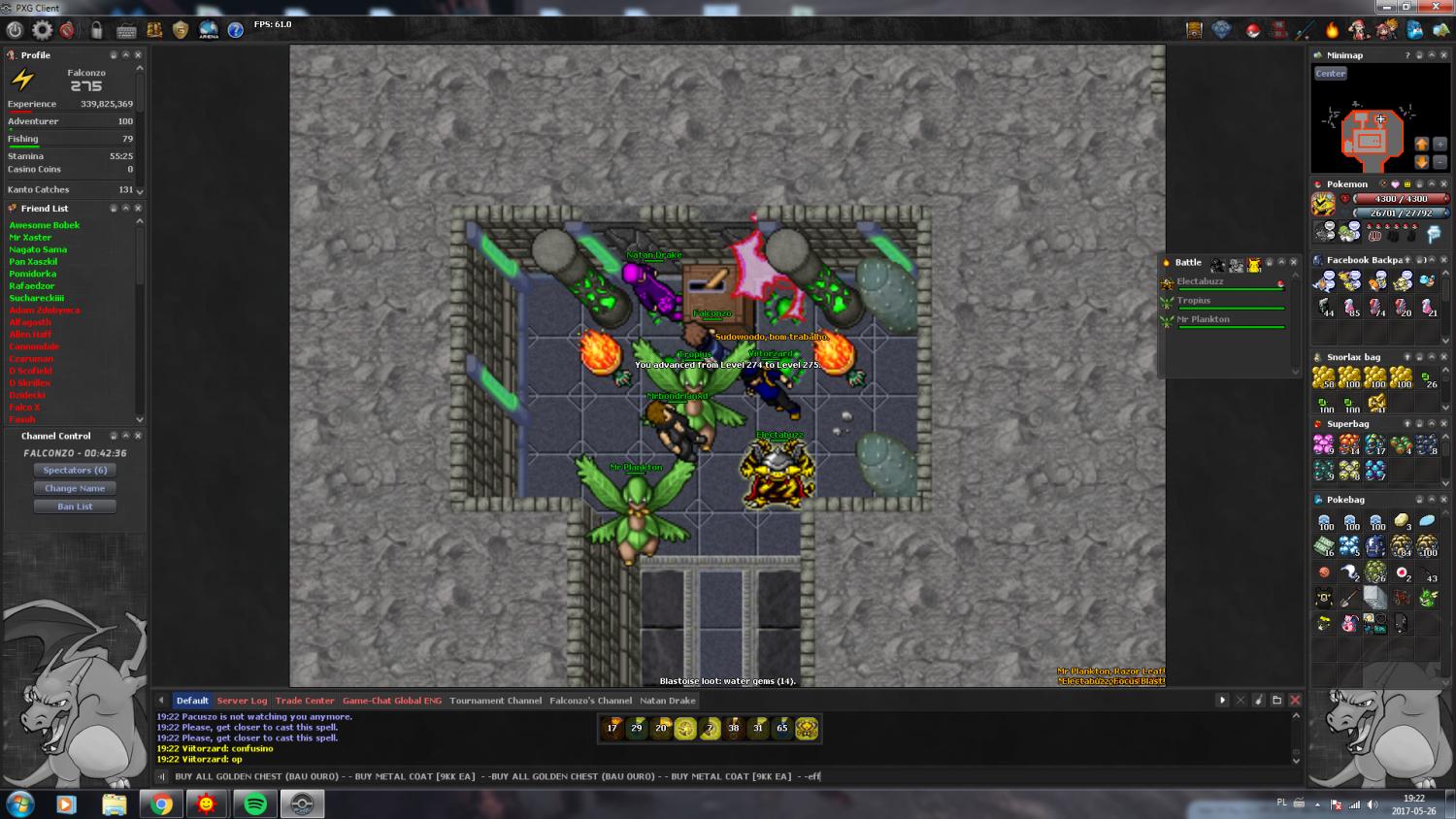
Task: Target Electabuzz in the Battle list
Action: (x=1201, y=281)
